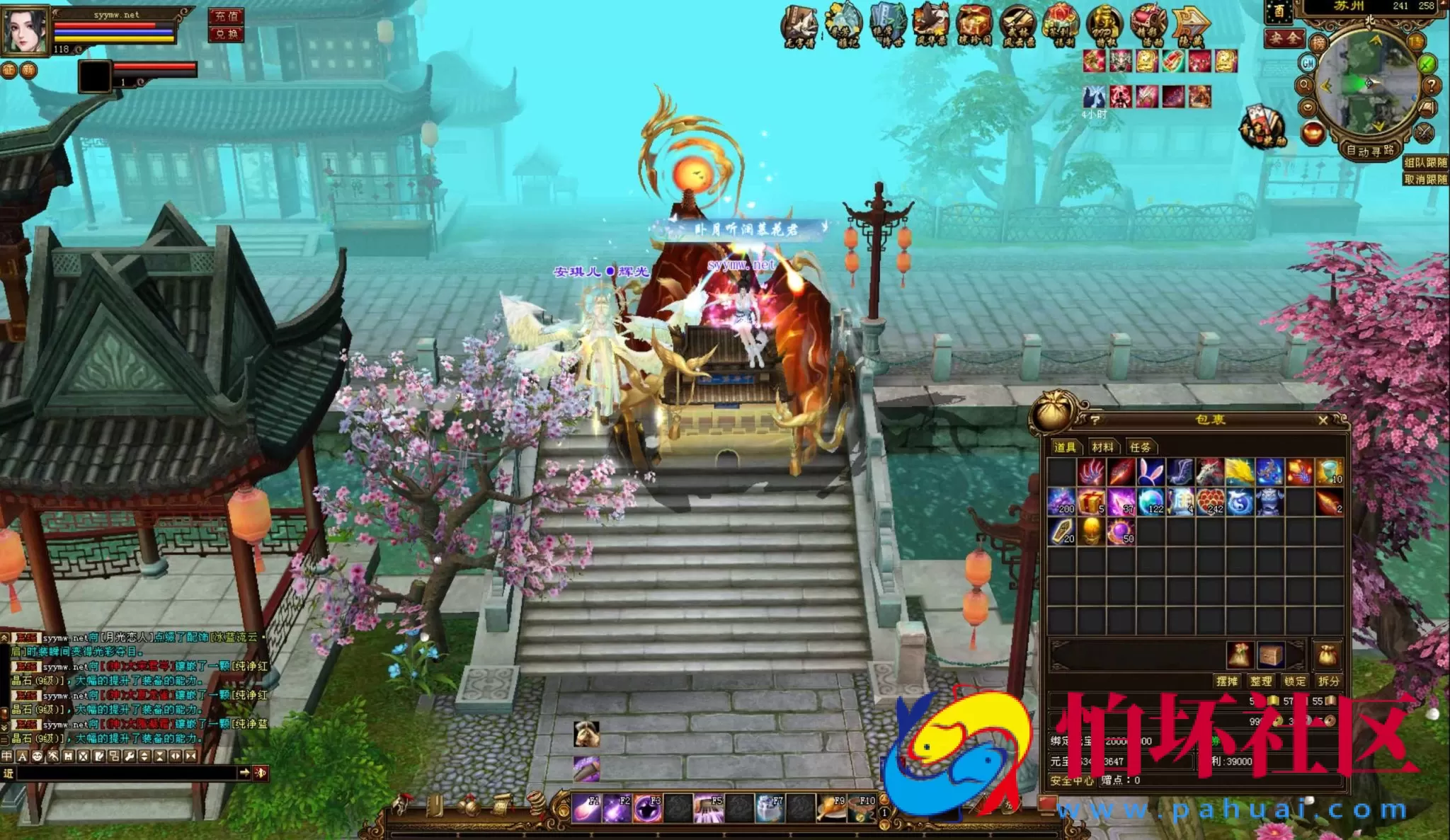Image resolution: width=1450 pixels, height=840 pixels.
Task: Toggle the 锁定 lock in the bag panel
Action: pyautogui.click(x=1294, y=681)
